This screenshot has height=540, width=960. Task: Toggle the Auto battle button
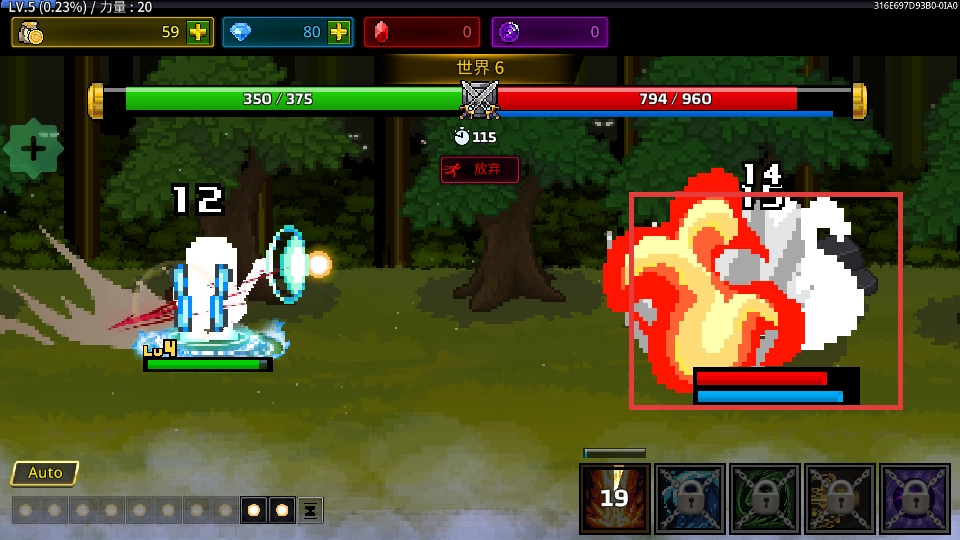click(45, 473)
